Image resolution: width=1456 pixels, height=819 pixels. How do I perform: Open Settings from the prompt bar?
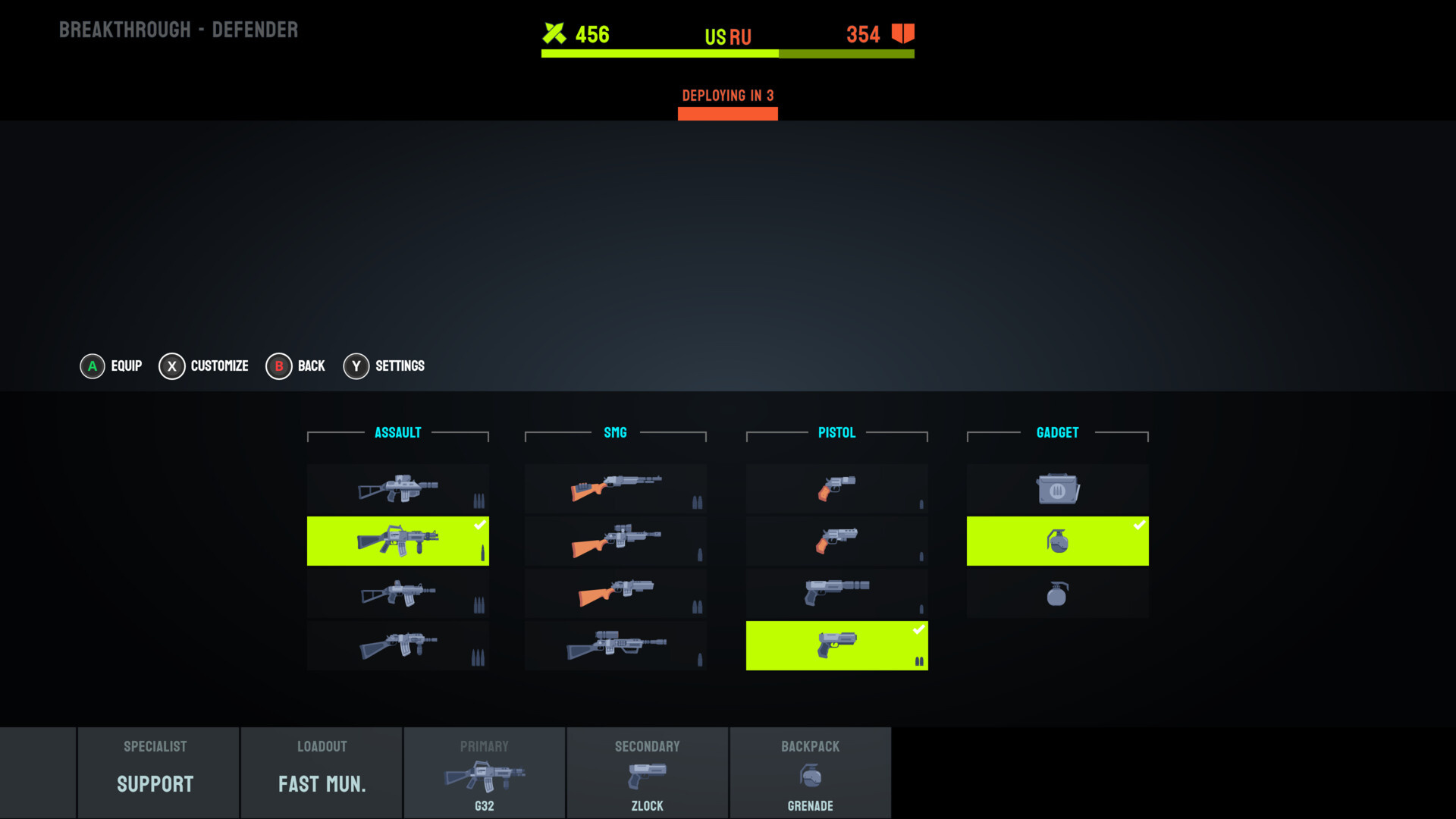(384, 366)
